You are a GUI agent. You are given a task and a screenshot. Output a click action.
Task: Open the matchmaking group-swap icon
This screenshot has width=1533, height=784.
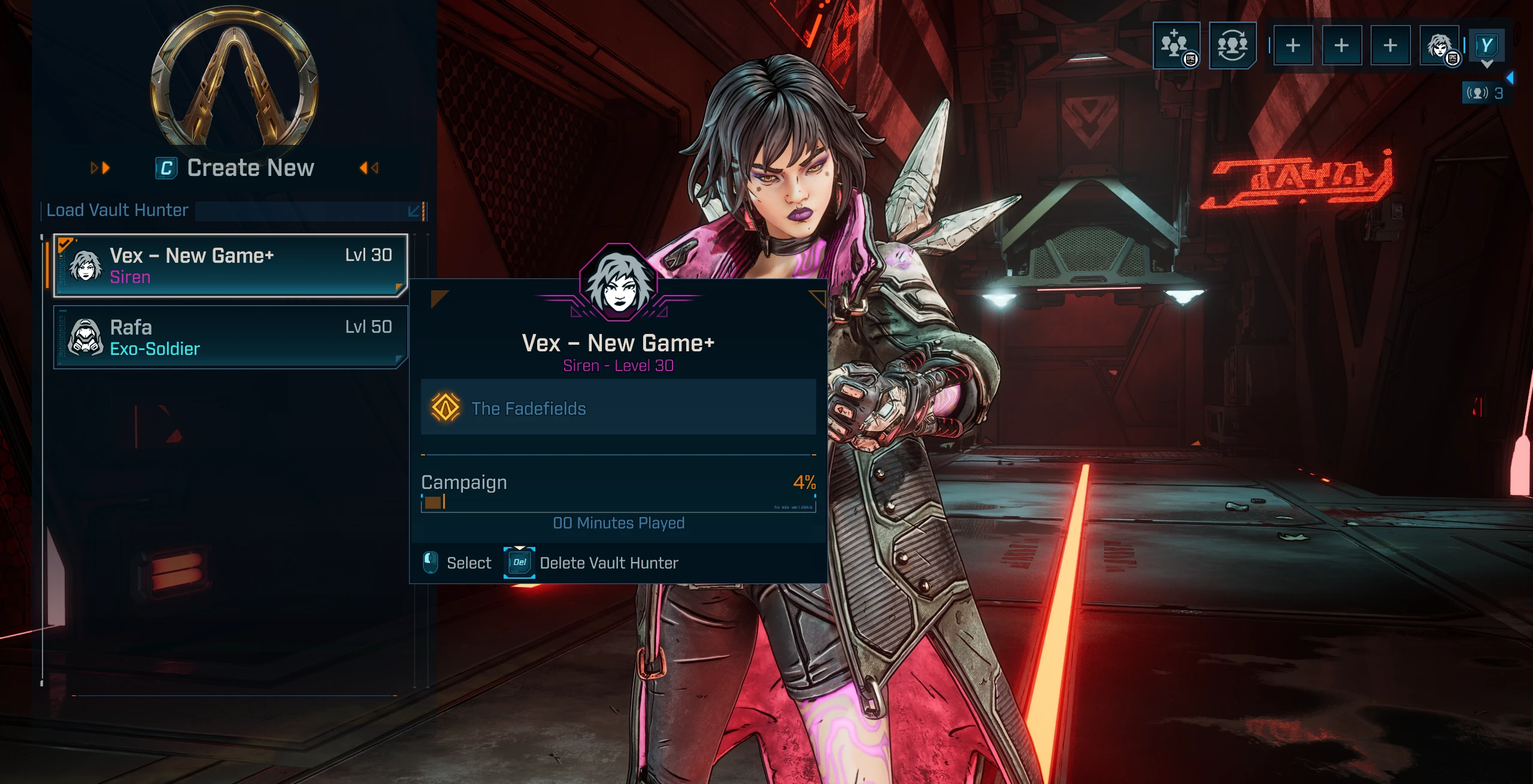pyautogui.click(x=1232, y=45)
